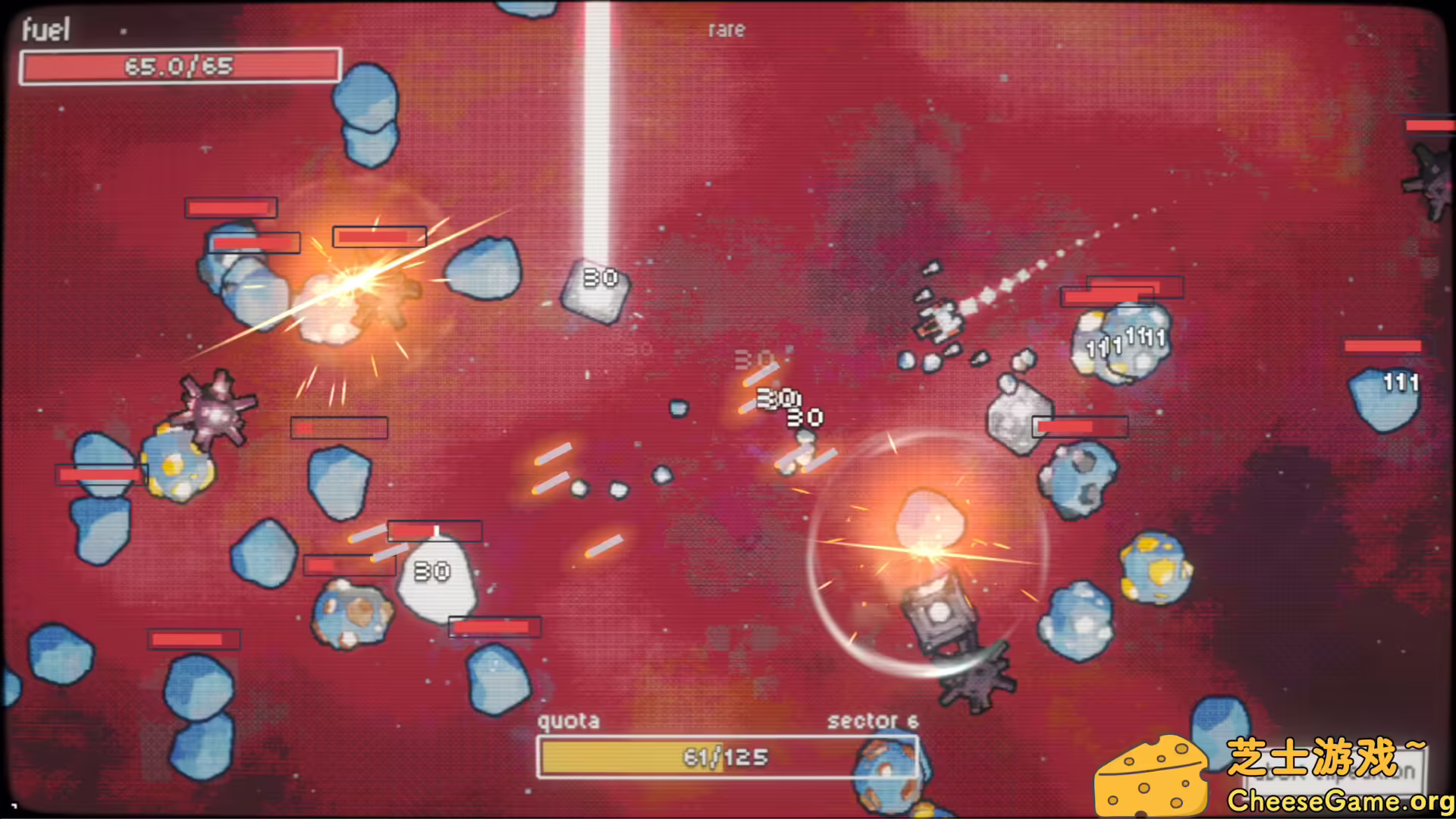Click the rare label at top center

(725, 30)
